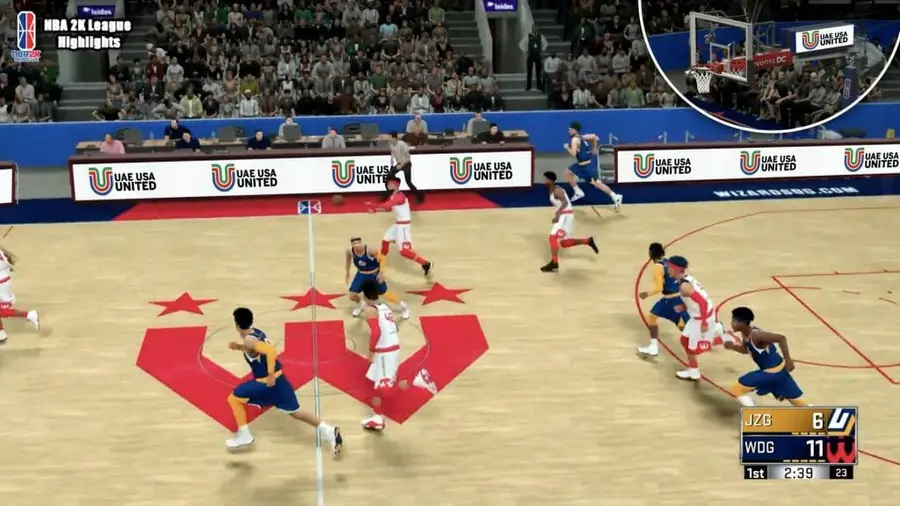900x506 pixels.
Task: Click the NBA 2K League logo
Action: click(25, 35)
